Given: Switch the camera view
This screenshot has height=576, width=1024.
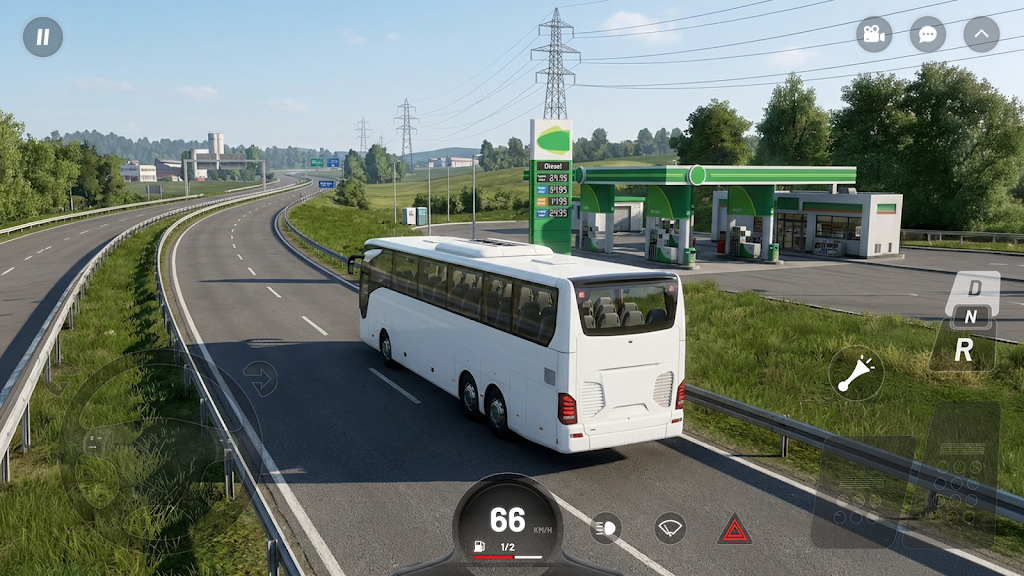Looking at the screenshot, I should 874,35.
